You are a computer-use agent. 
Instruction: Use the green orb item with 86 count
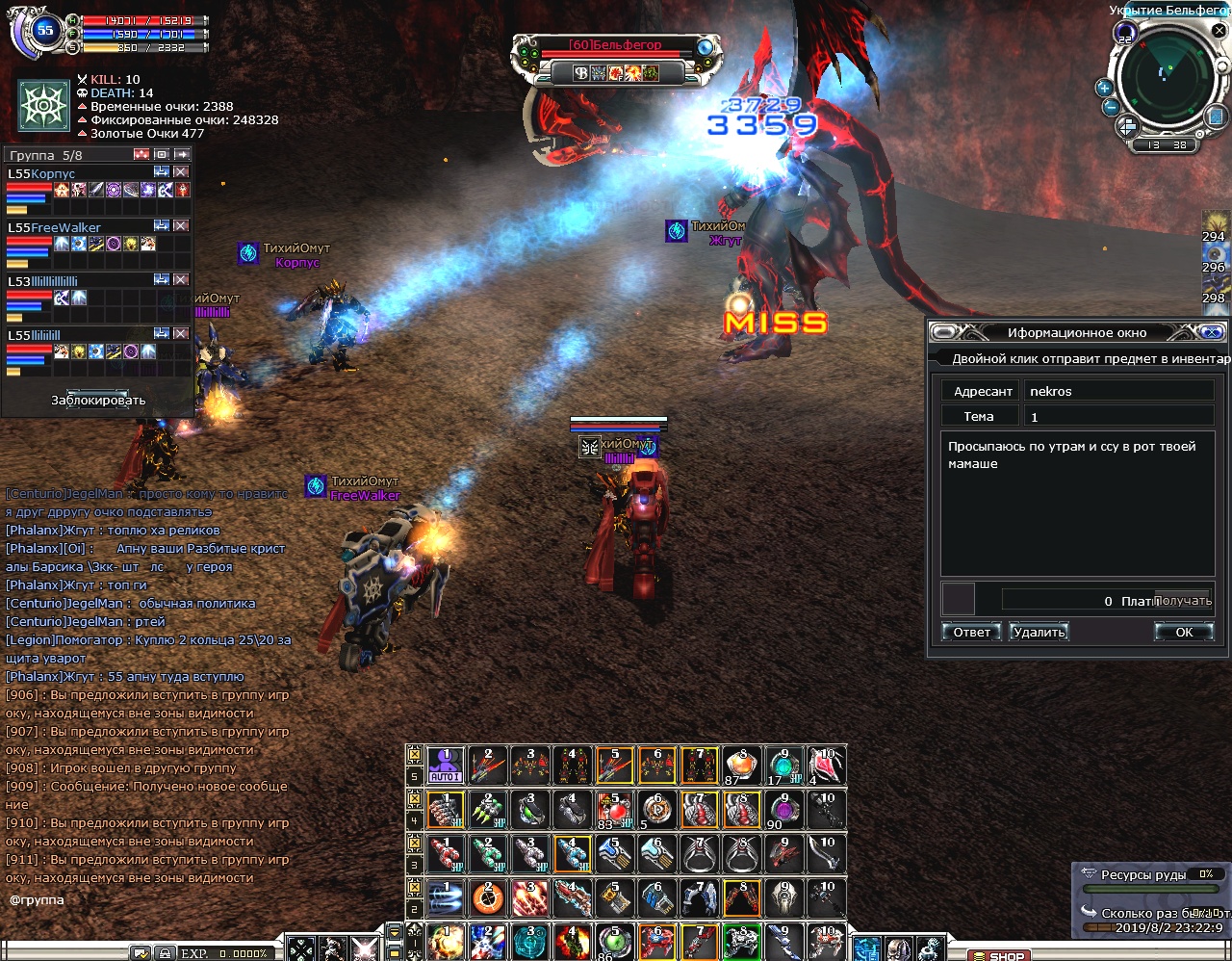pyautogui.click(x=615, y=942)
